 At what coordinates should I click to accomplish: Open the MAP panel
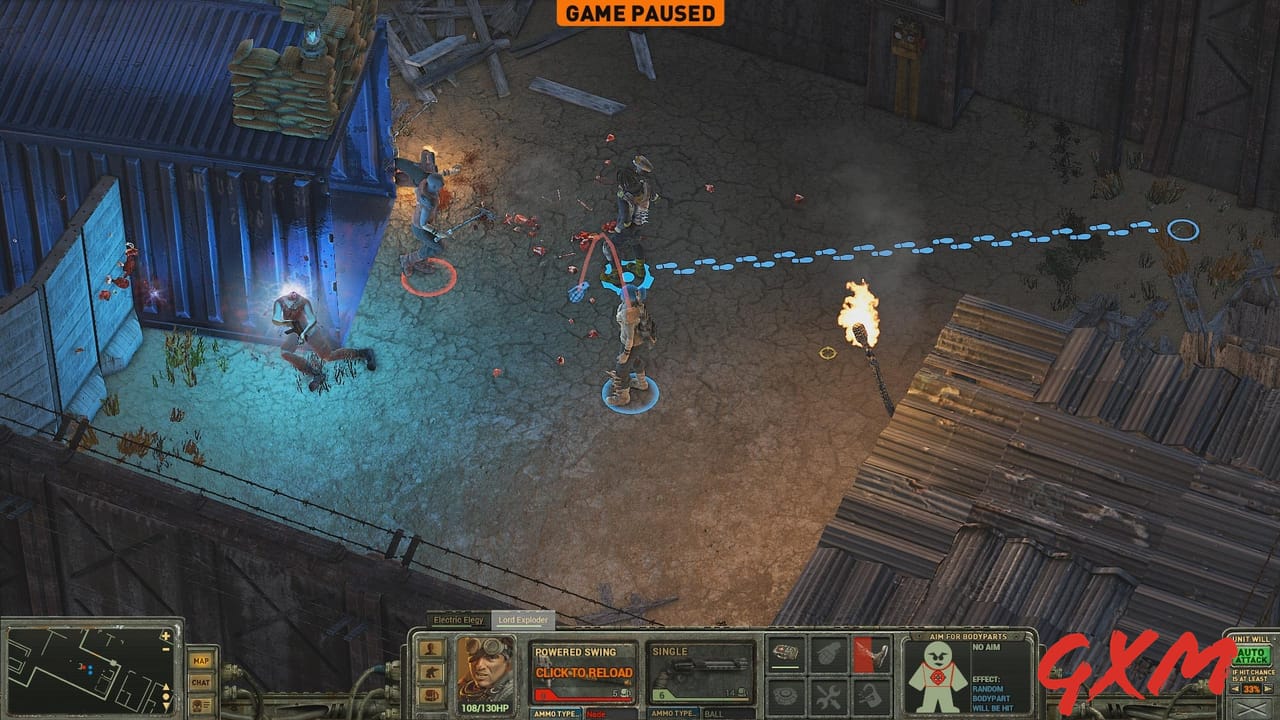[x=201, y=660]
